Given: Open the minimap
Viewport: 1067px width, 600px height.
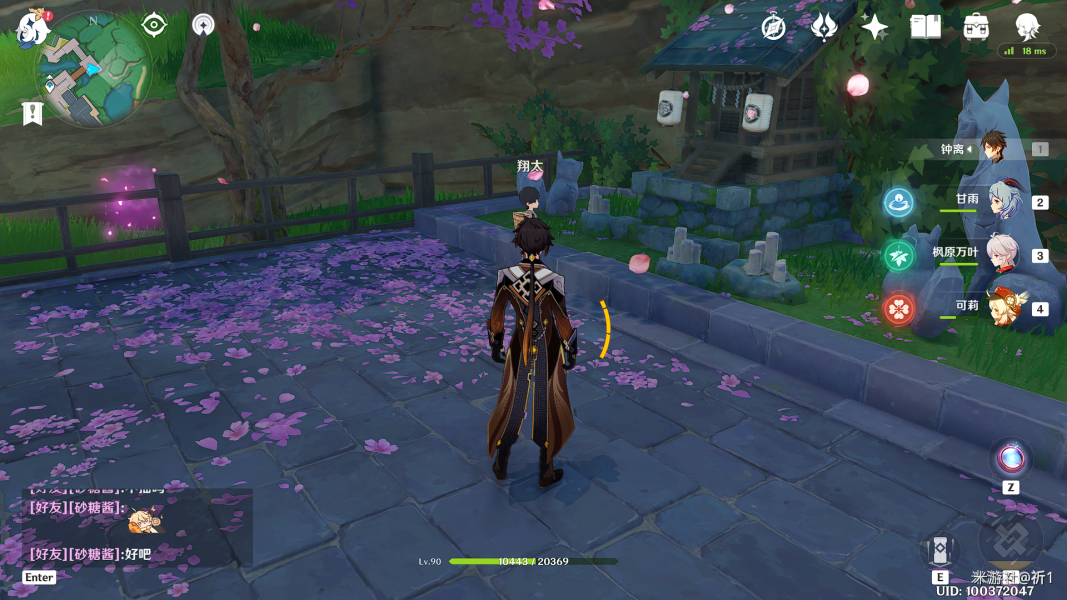Looking at the screenshot, I should click(93, 70).
